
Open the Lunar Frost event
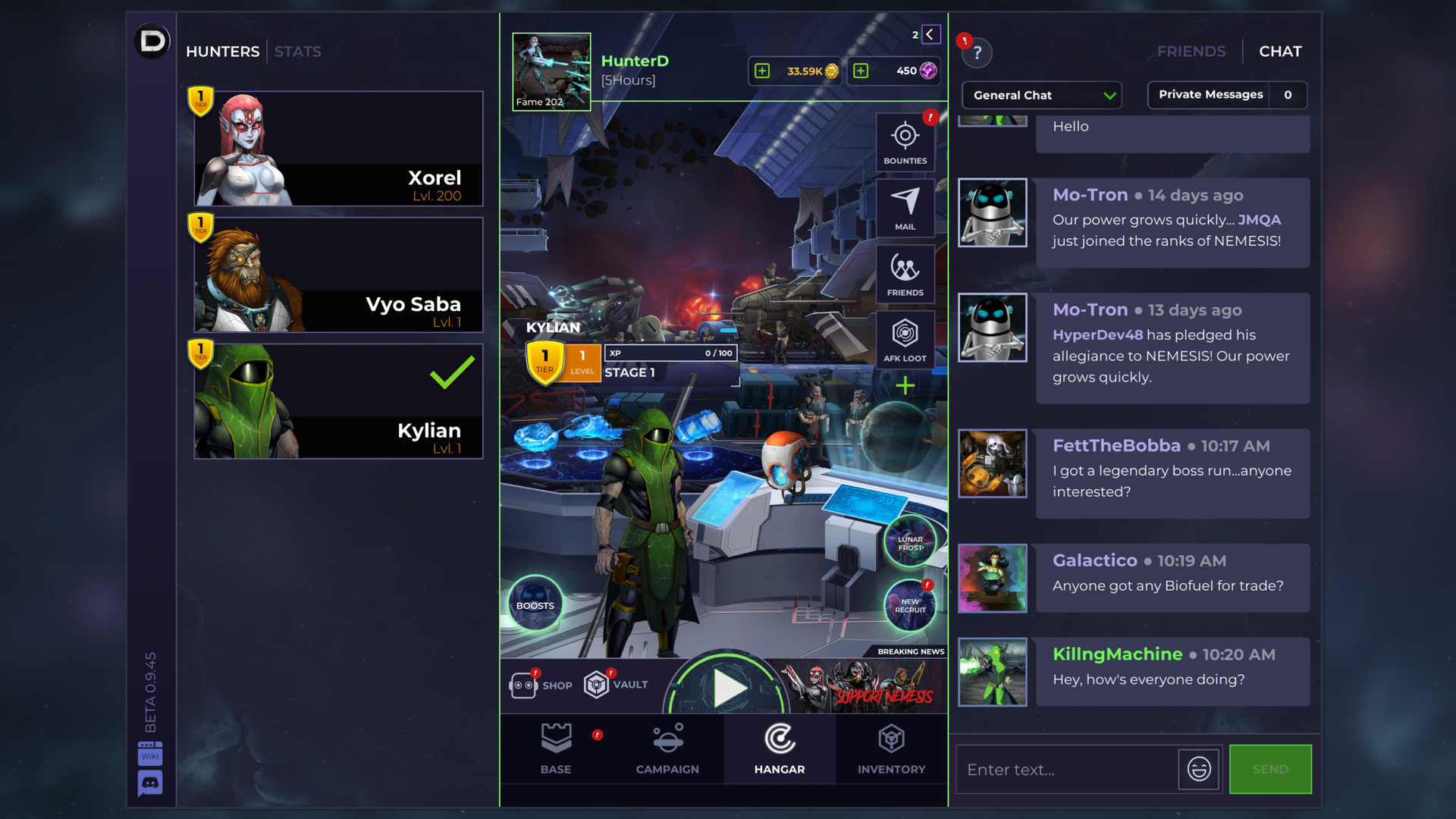tap(908, 541)
